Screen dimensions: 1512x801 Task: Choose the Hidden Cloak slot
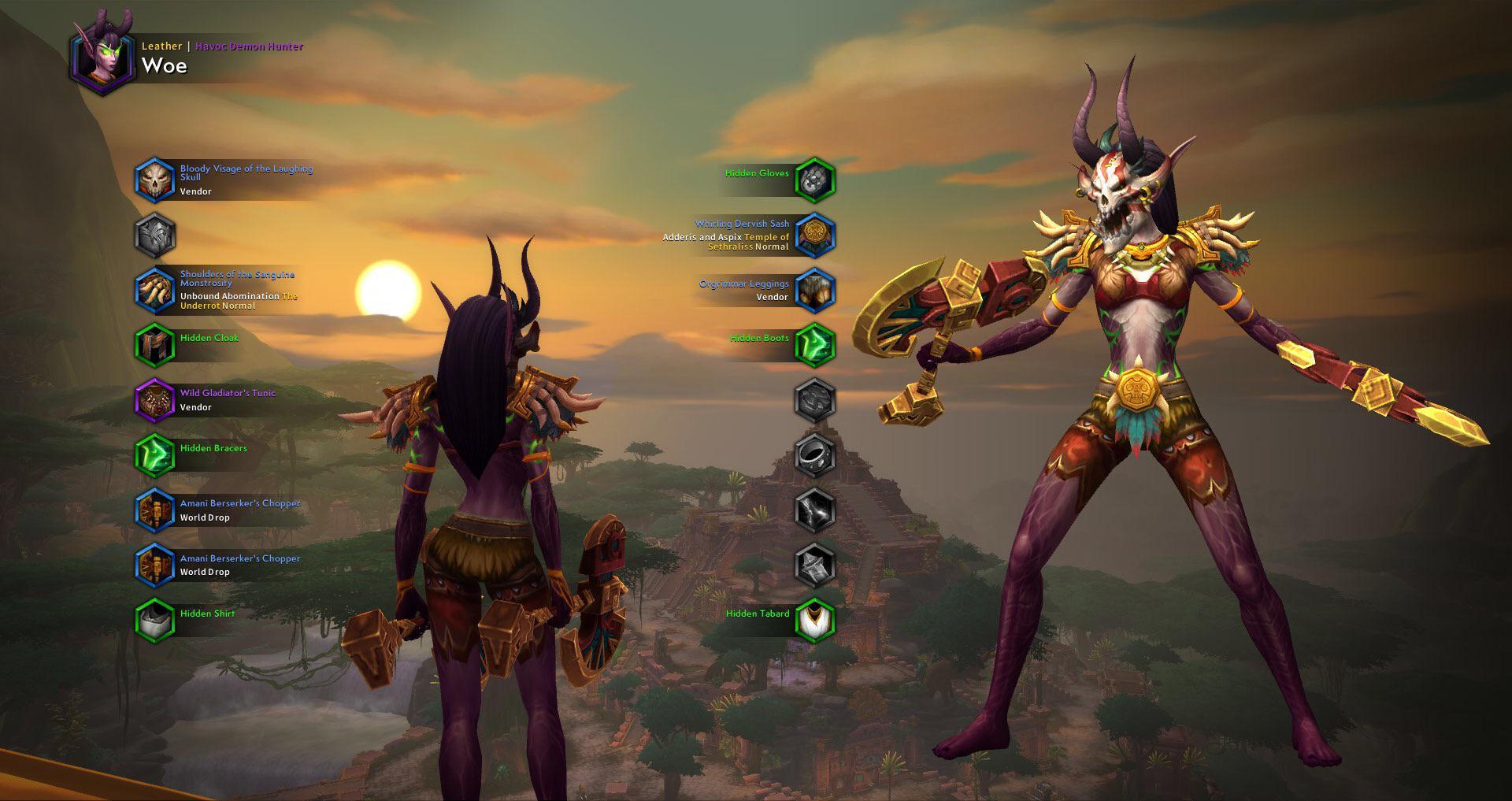coord(154,345)
